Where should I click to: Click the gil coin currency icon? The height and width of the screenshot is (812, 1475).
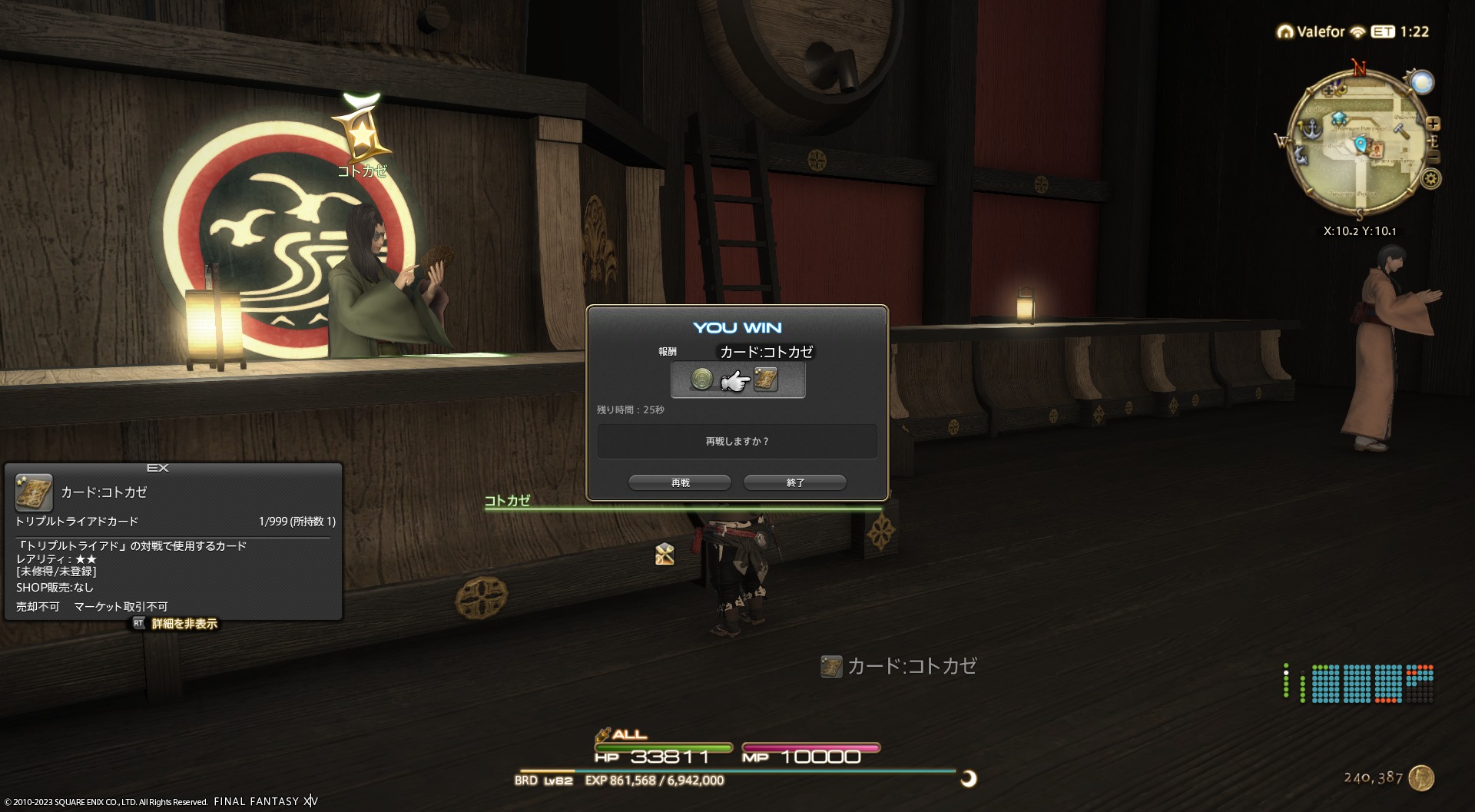[x=1422, y=777]
